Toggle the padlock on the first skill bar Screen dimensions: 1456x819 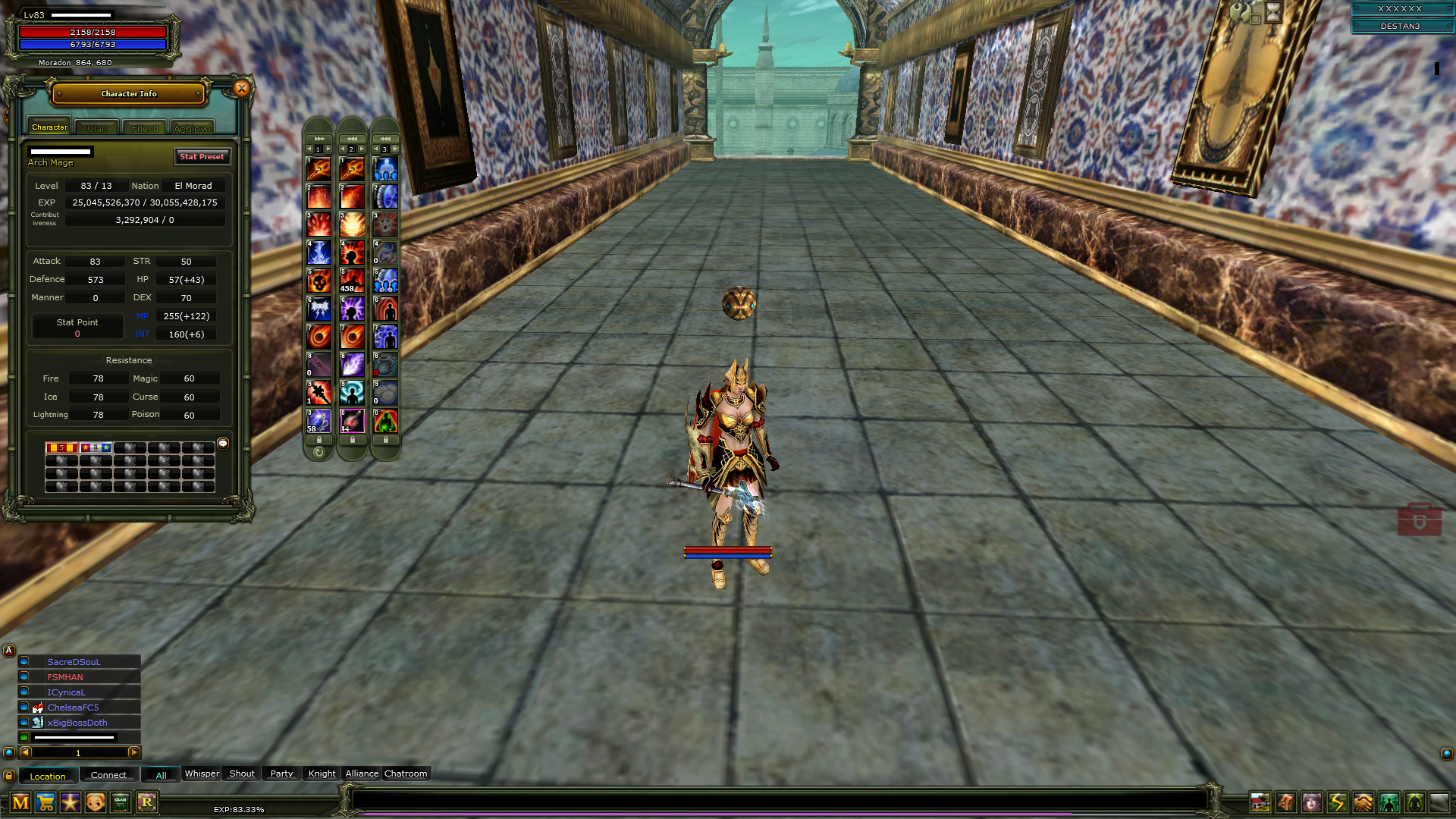318,440
